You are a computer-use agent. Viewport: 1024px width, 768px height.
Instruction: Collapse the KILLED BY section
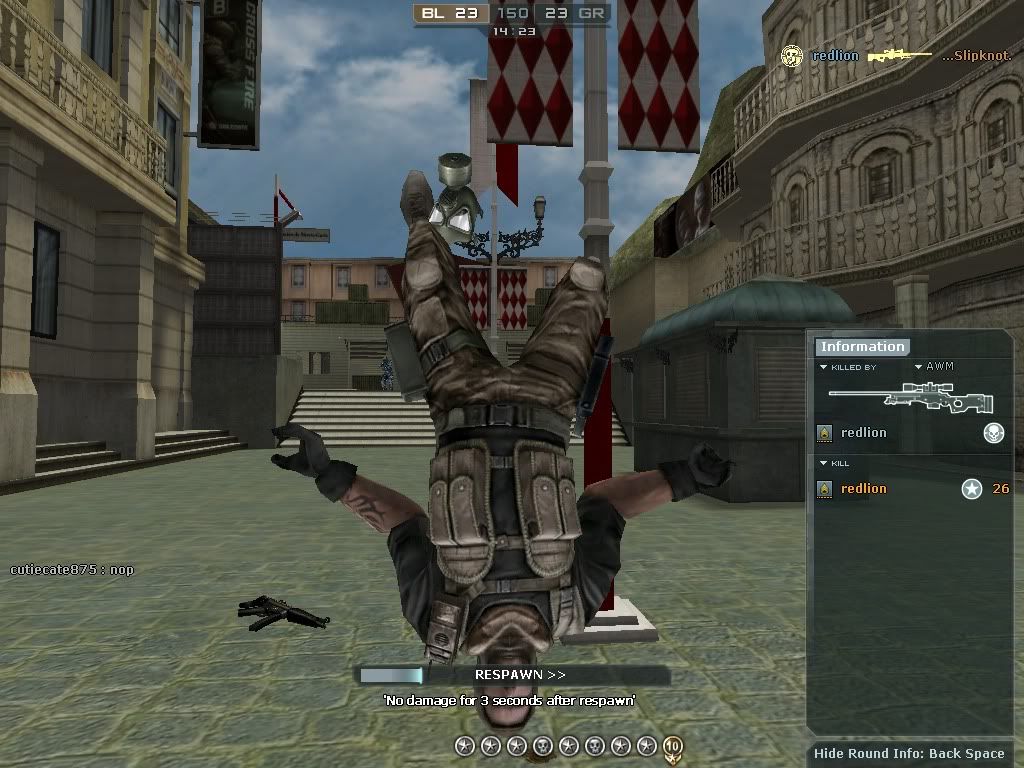[824, 368]
